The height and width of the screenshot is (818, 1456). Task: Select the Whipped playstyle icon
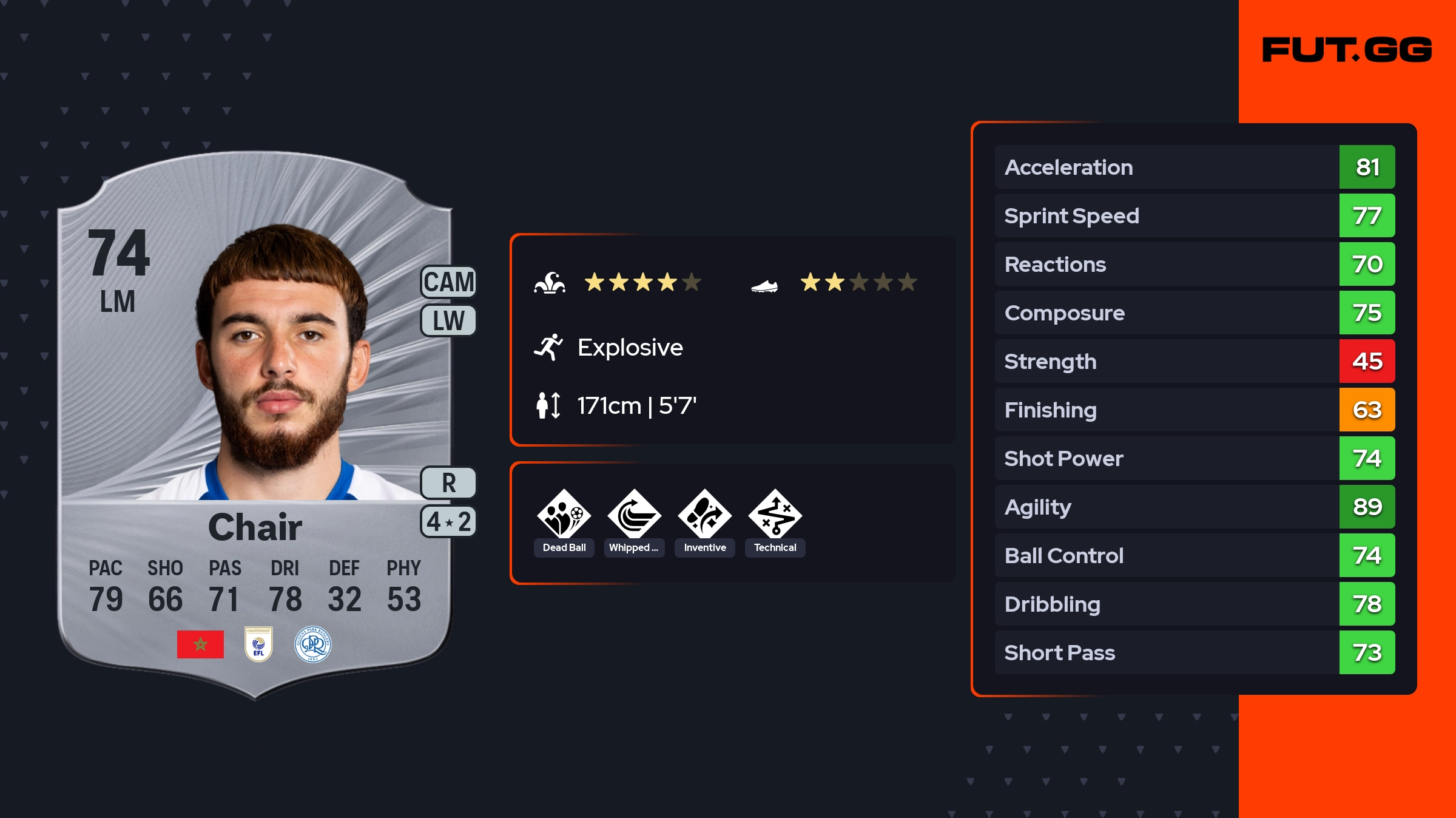(x=634, y=515)
